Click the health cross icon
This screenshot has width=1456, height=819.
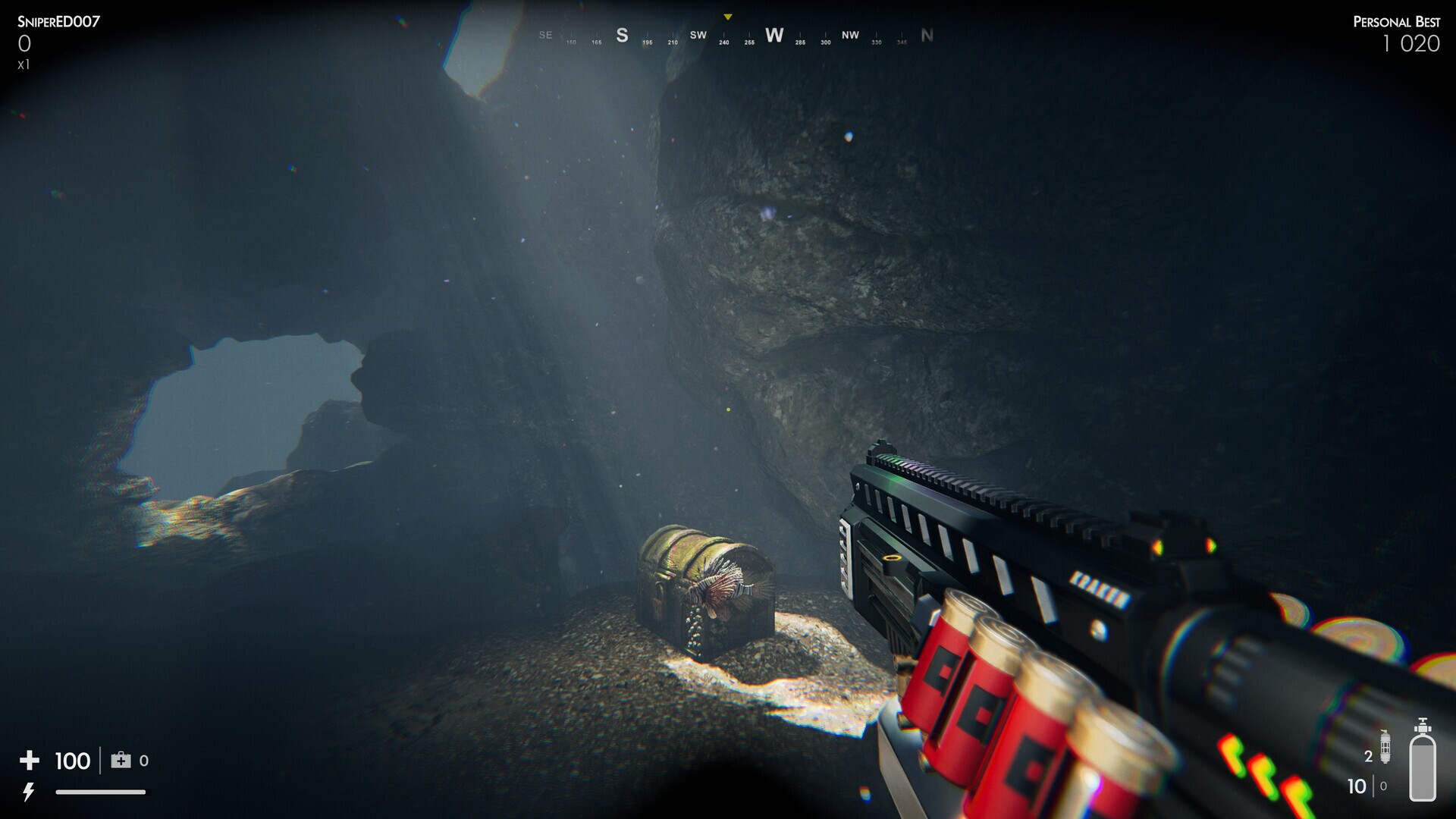pyautogui.click(x=30, y=761)
